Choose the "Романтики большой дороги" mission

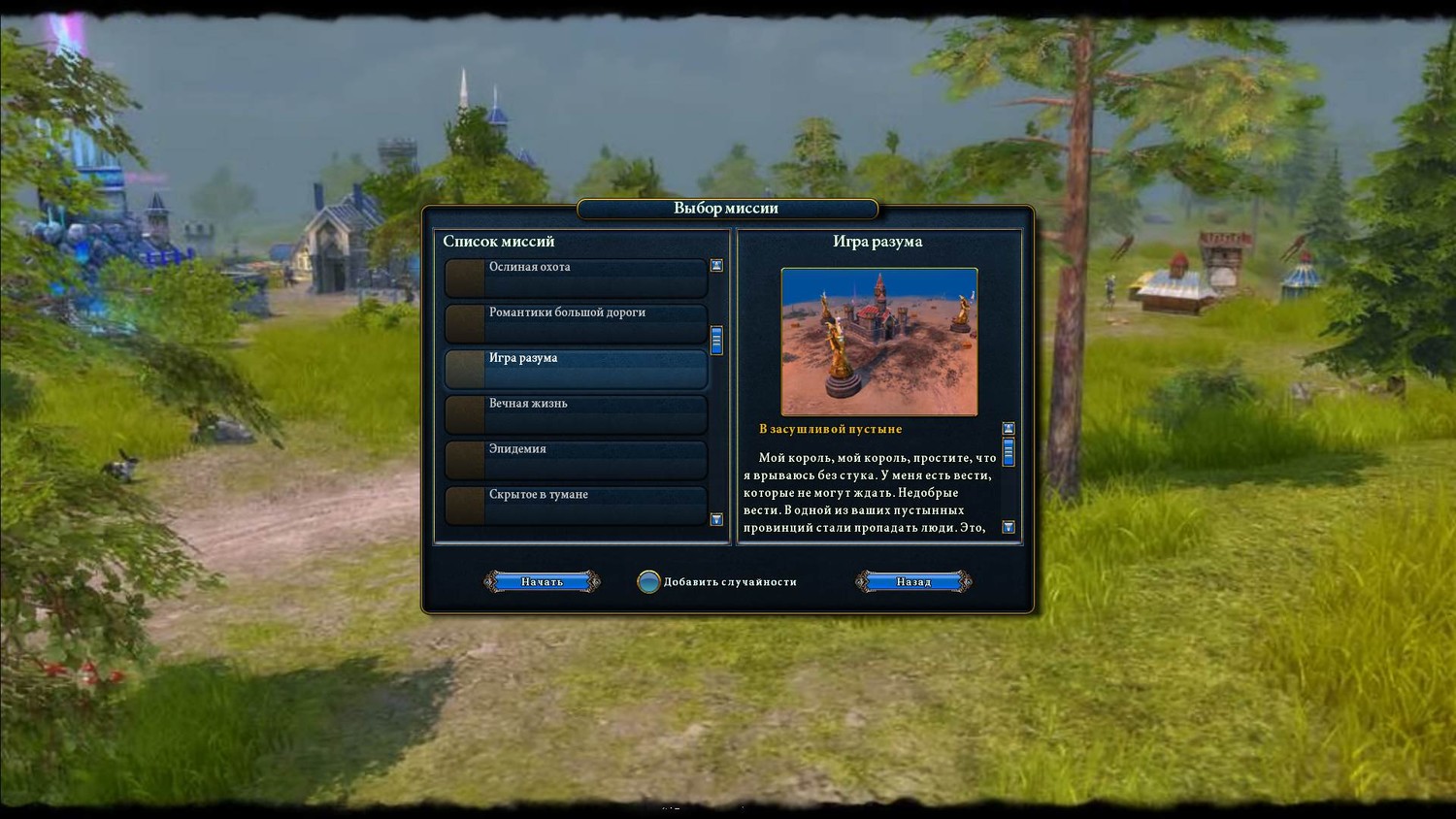(x=577, y=323)
